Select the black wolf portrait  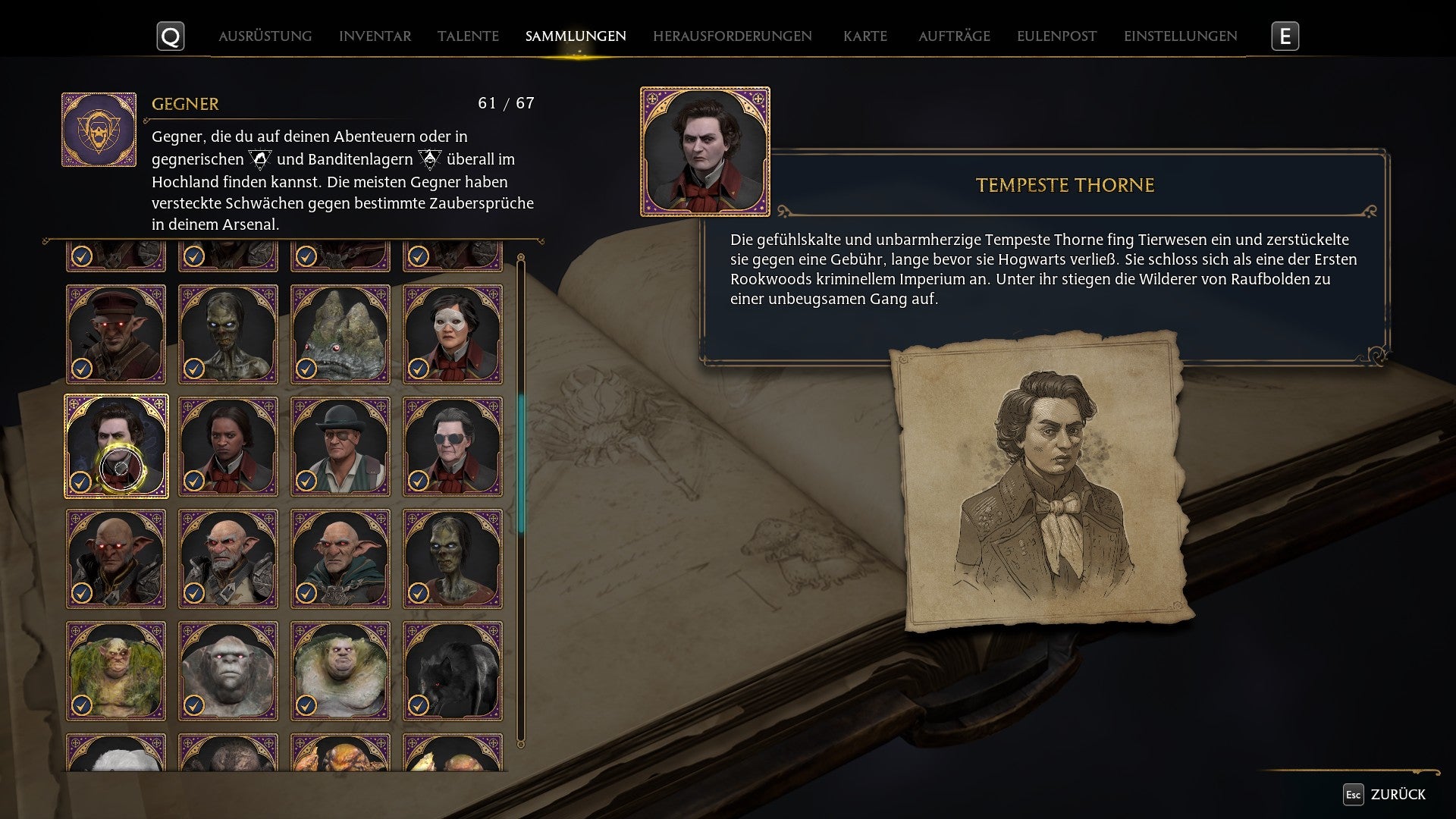tap(453, 670)
